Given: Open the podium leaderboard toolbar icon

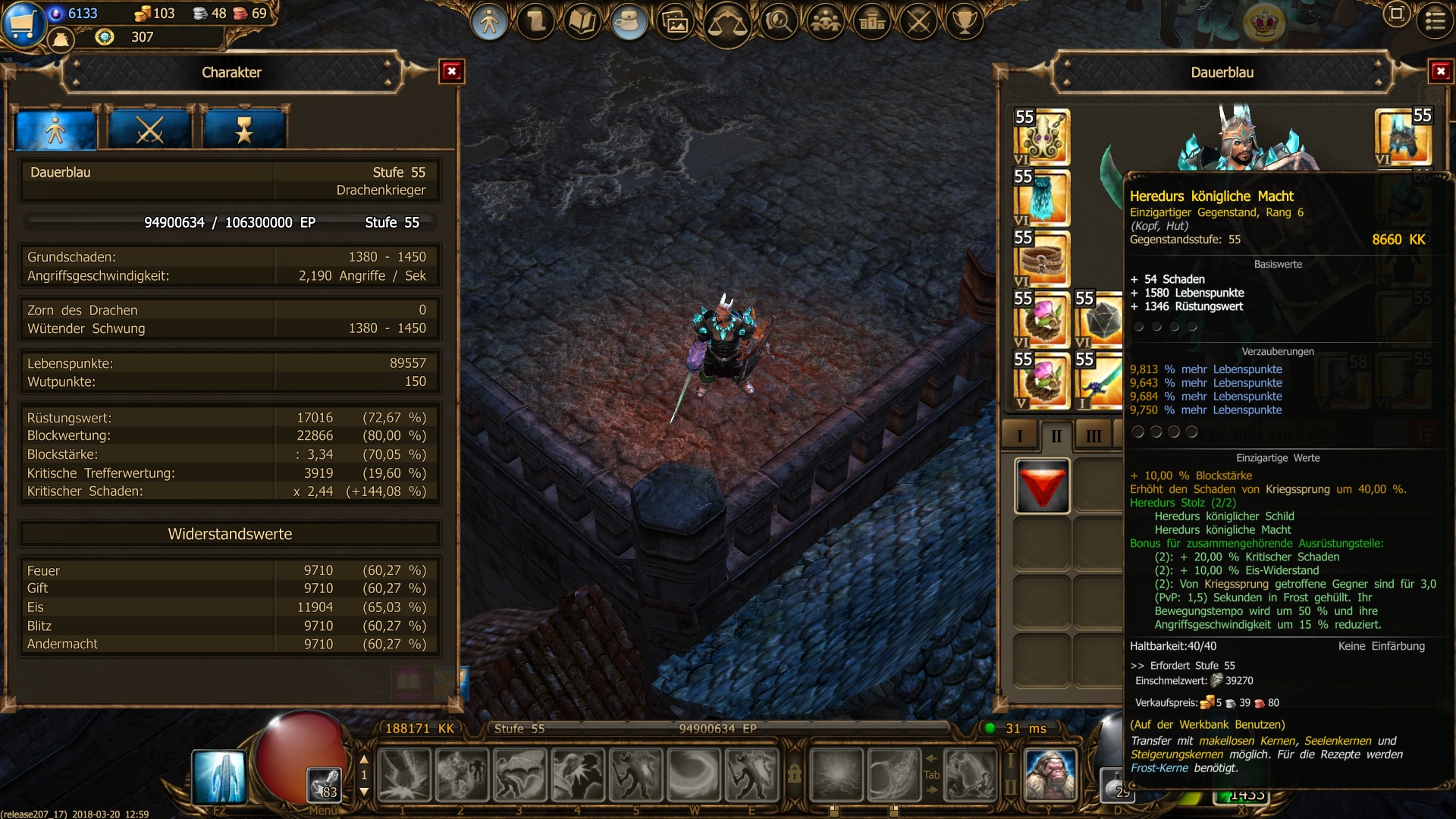Looking at the screenshot, I should tap(872, 23).
